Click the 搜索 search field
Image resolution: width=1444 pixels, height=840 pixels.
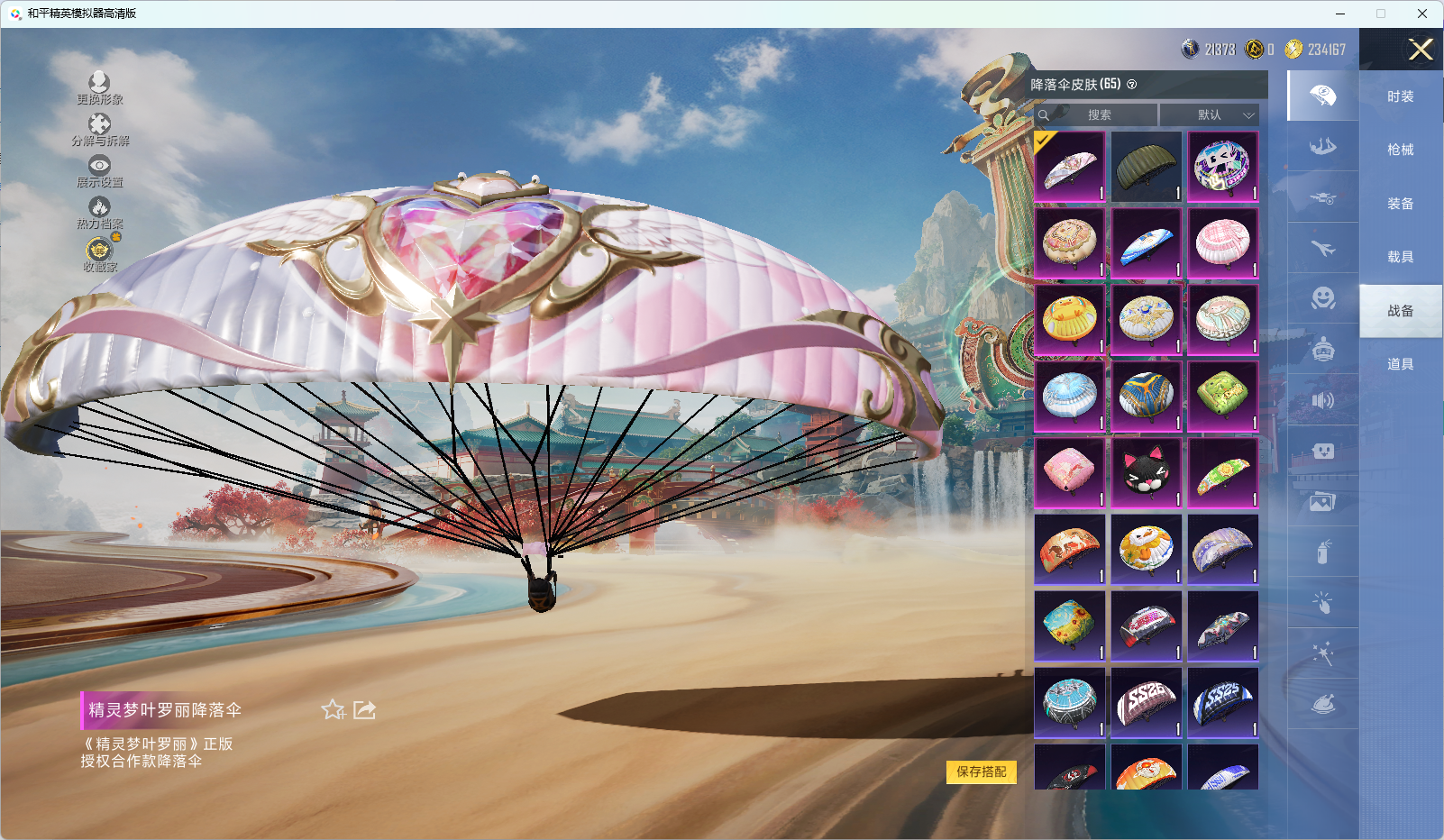tap(1097, 115)
